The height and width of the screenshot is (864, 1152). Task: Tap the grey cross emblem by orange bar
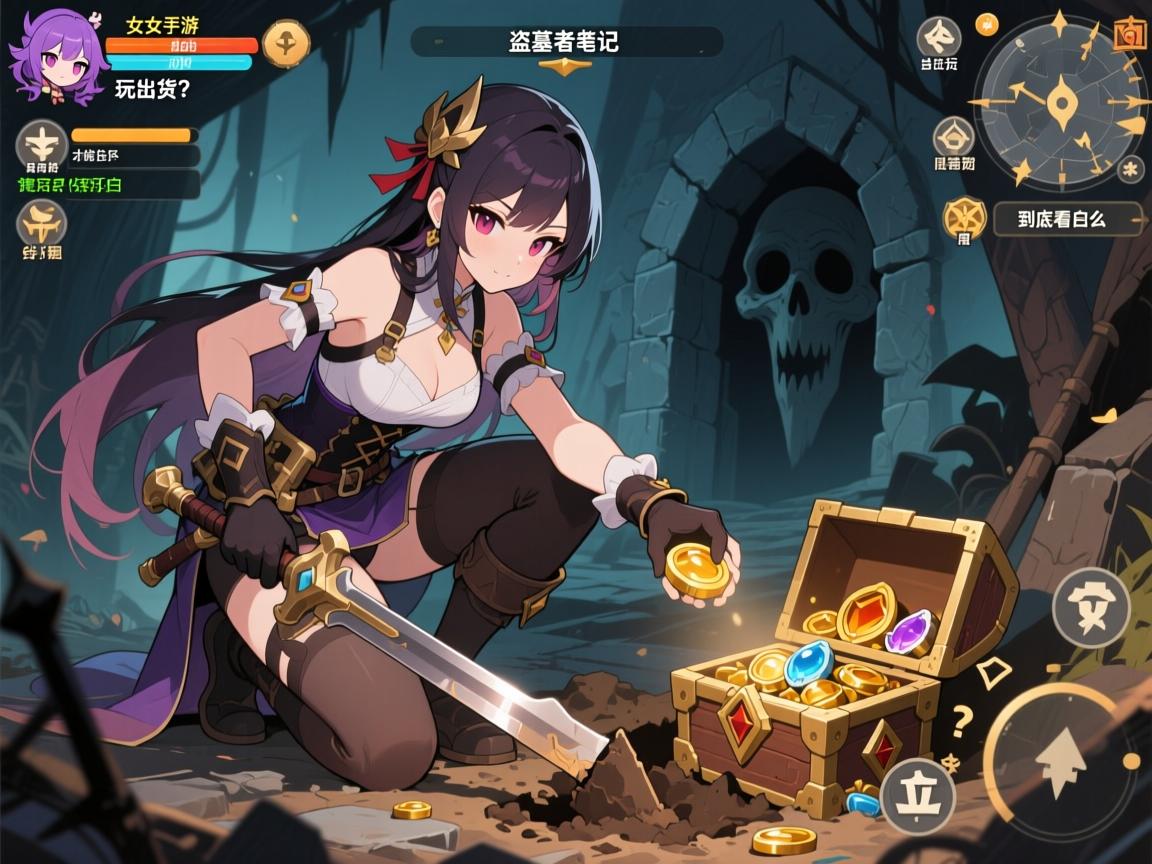click(41, 144)
